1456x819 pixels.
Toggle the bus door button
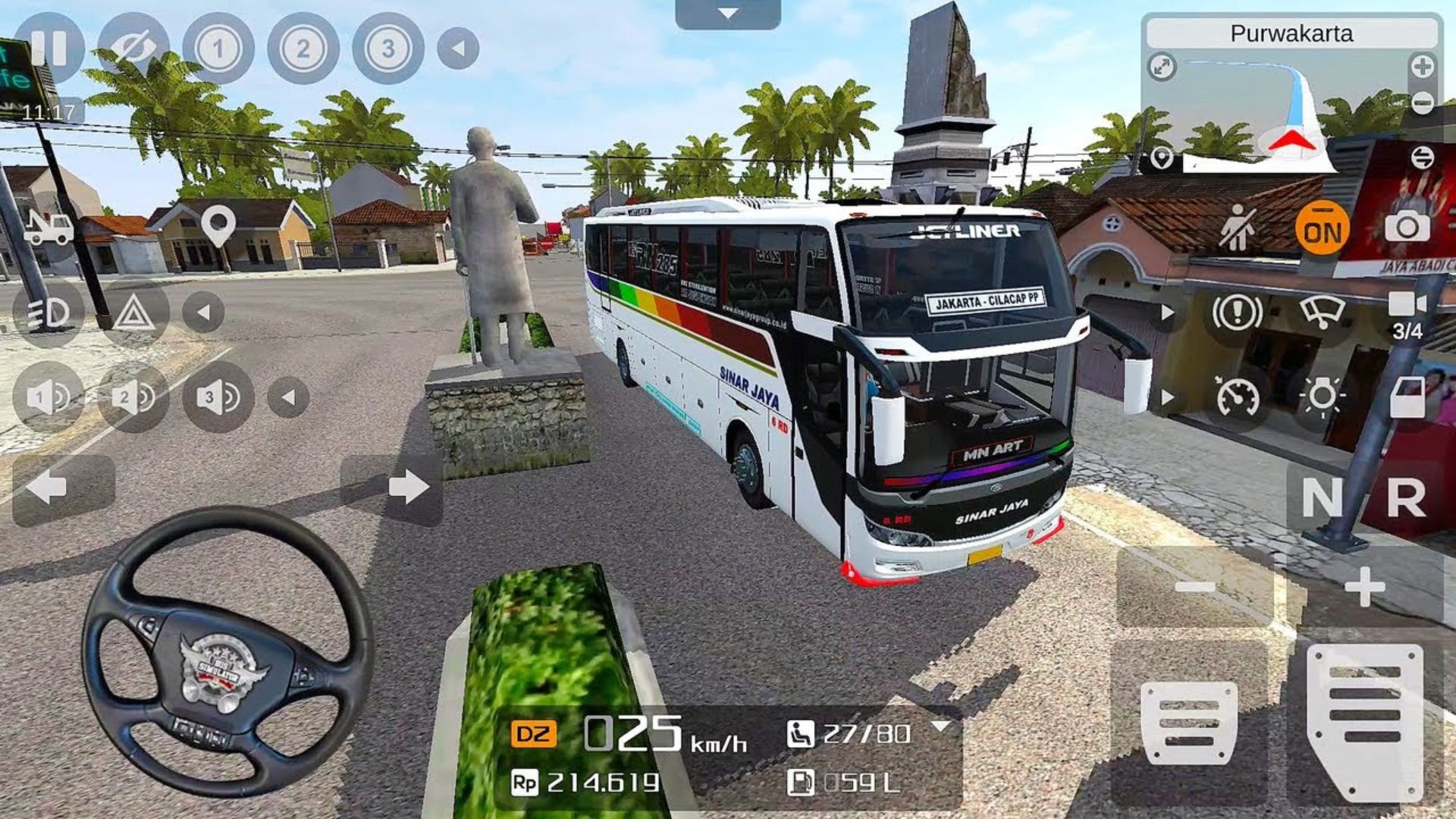click(x=1407, y=397)
